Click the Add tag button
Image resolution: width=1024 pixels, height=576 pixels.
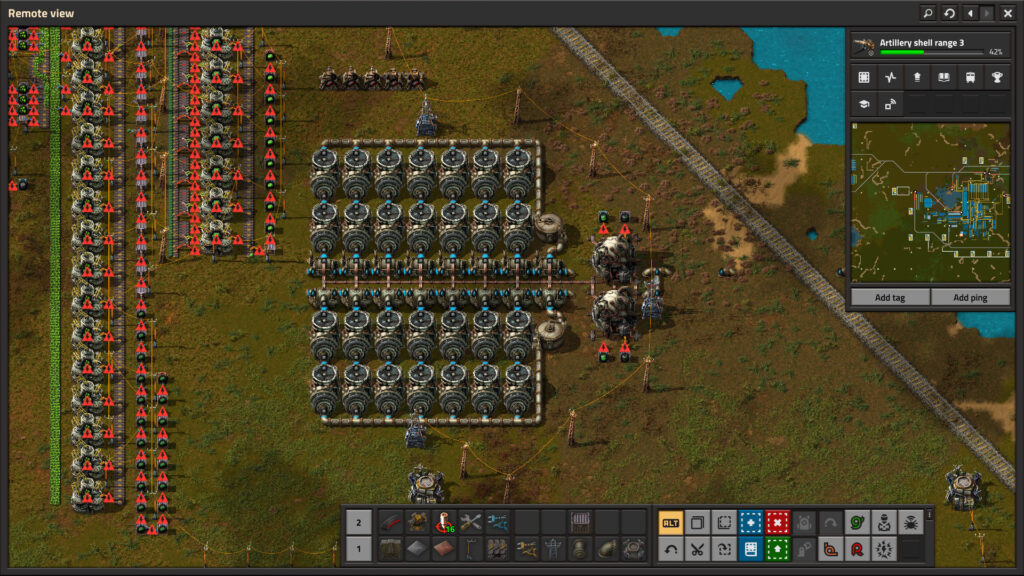[889, 297]
